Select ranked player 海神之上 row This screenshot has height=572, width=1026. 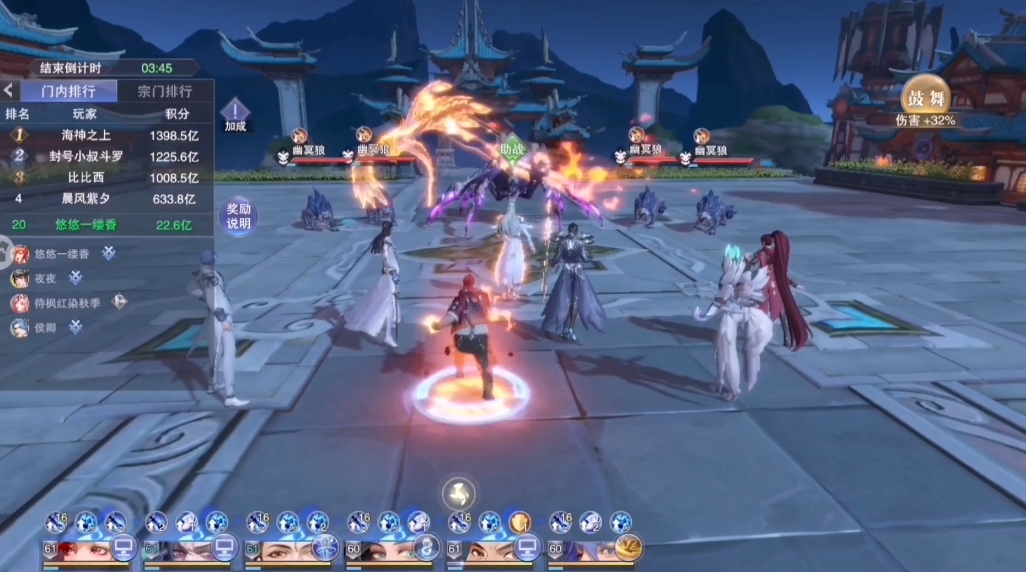(107, 134)
